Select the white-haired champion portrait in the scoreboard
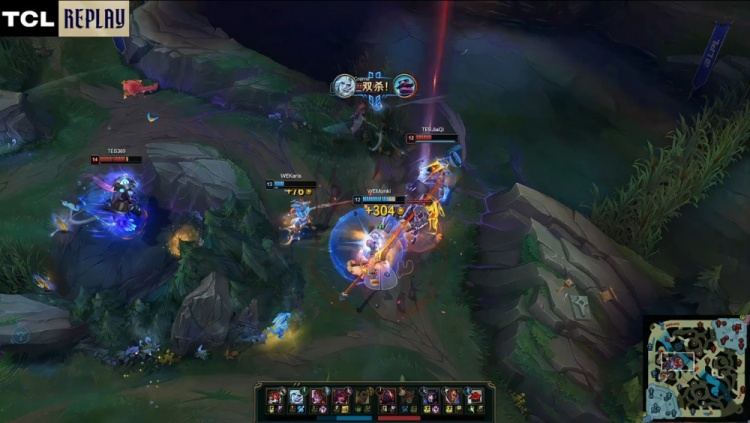Screen dimensions: 750x423 tap(296, 397)
